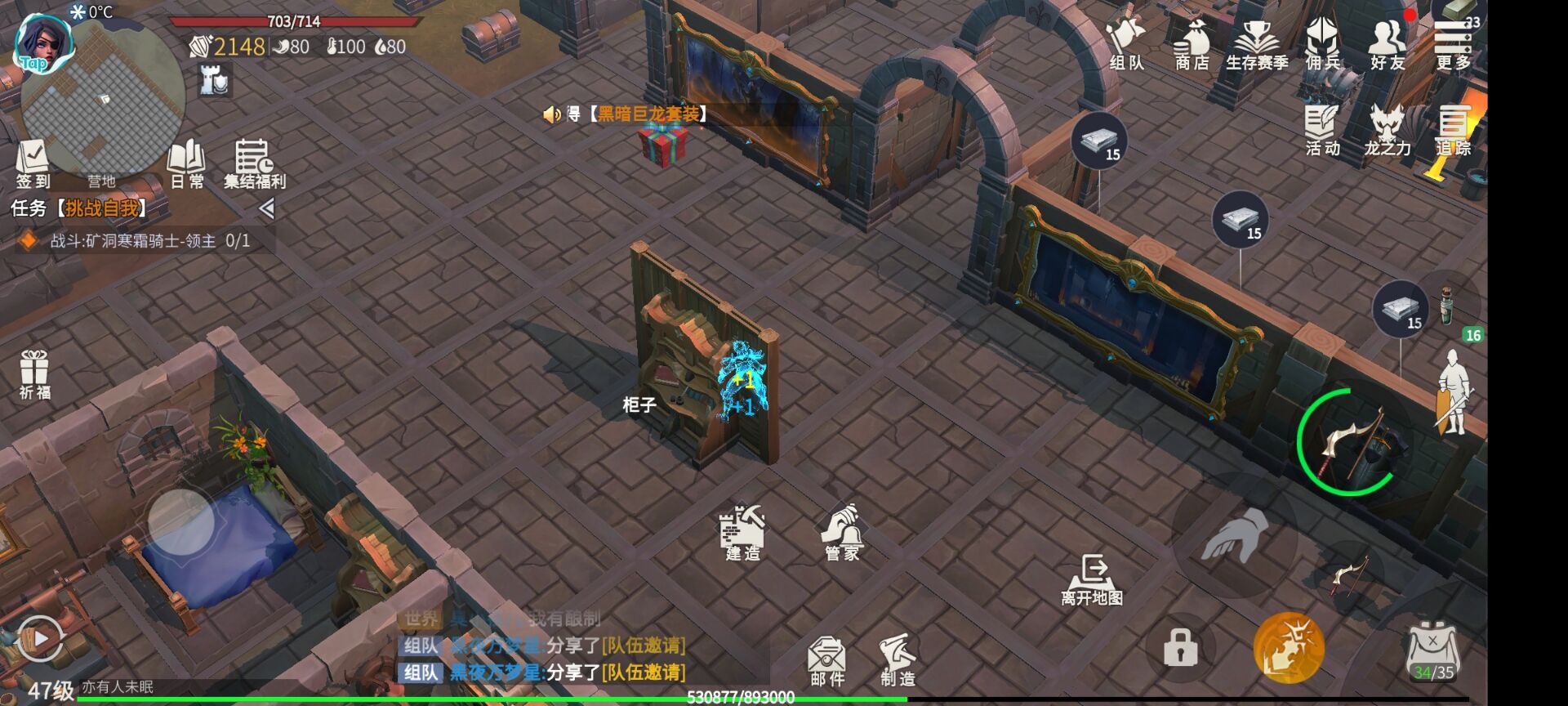Open the 邮件 mail inbox
The image size is (1568, 706).
coord(826,660)
